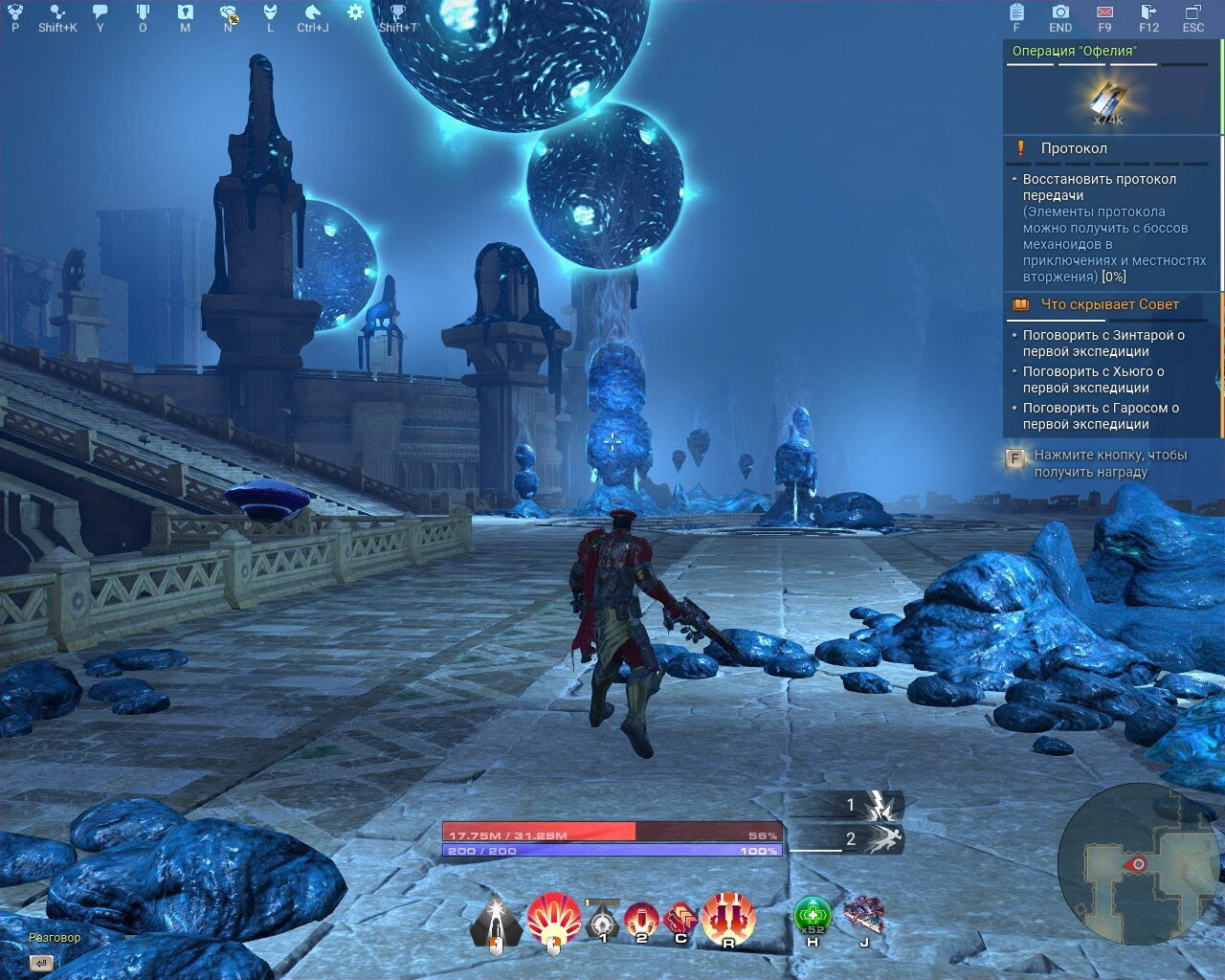The width and height of the screenshot is (1225, 980).
Task: Activate the skill bound to R
Action: [x=728, y=916]
